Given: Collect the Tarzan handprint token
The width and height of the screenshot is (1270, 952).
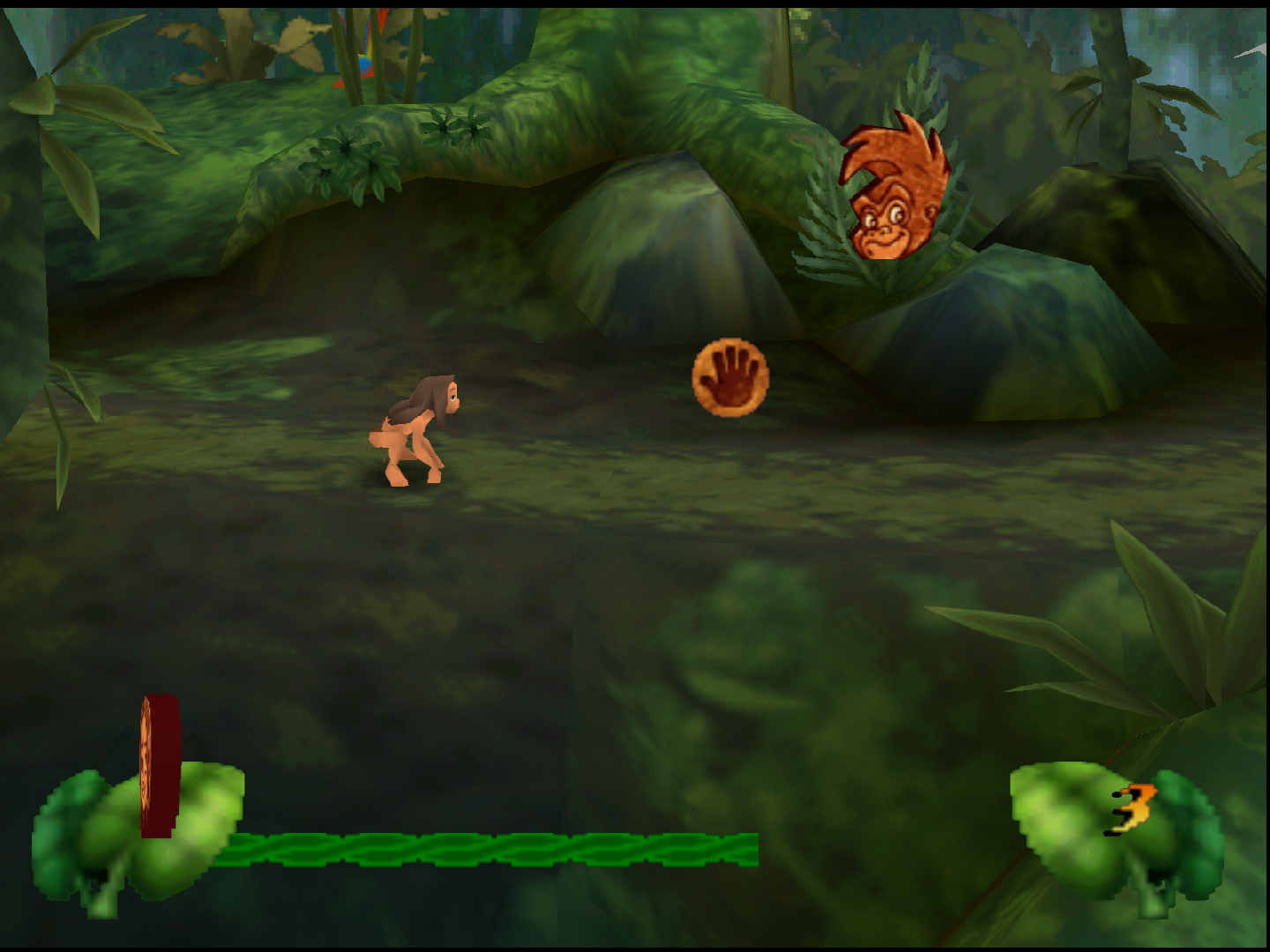Looking at the screenshot, I should 730,376.
